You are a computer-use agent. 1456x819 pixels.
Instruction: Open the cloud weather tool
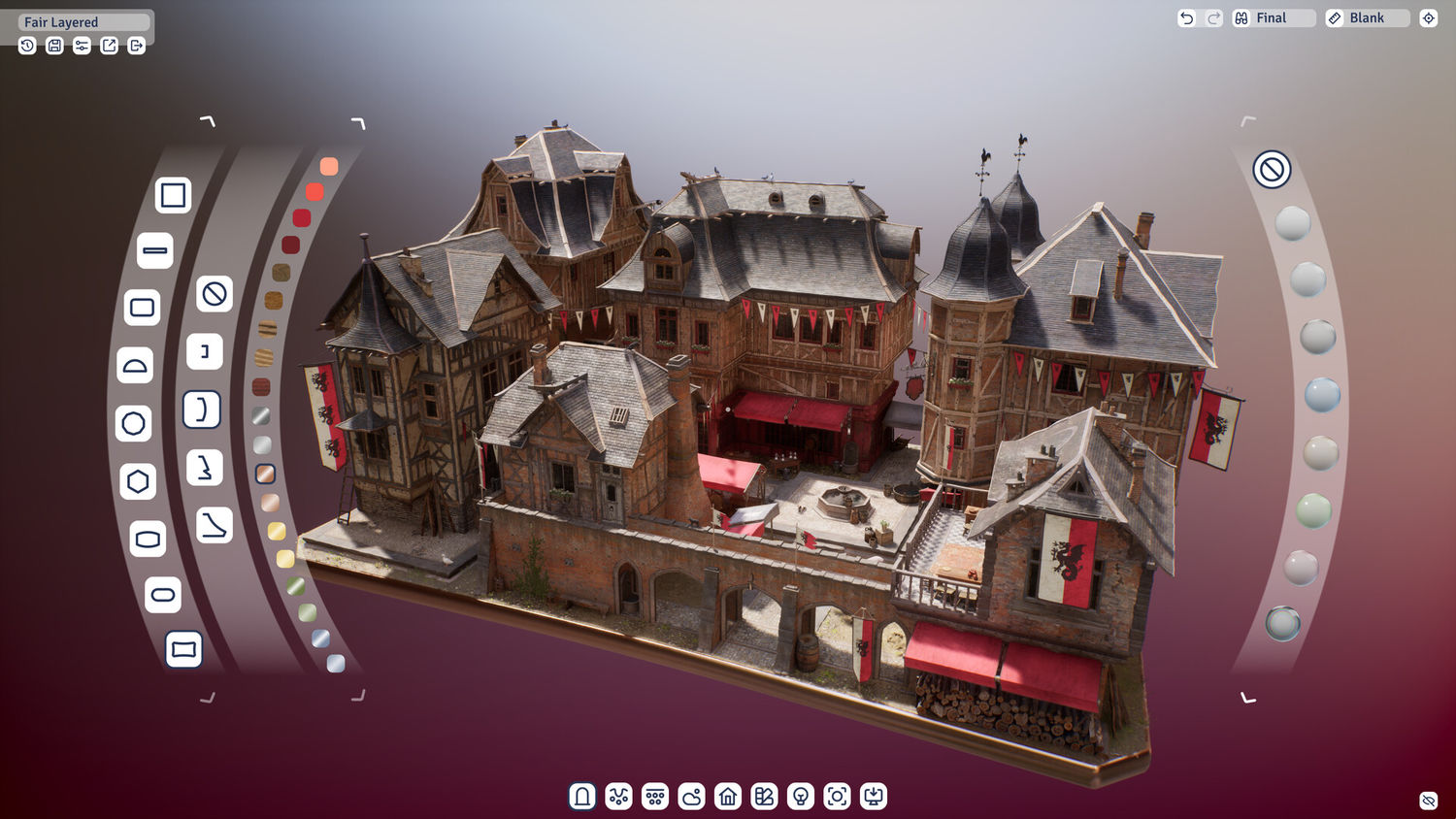691,797
